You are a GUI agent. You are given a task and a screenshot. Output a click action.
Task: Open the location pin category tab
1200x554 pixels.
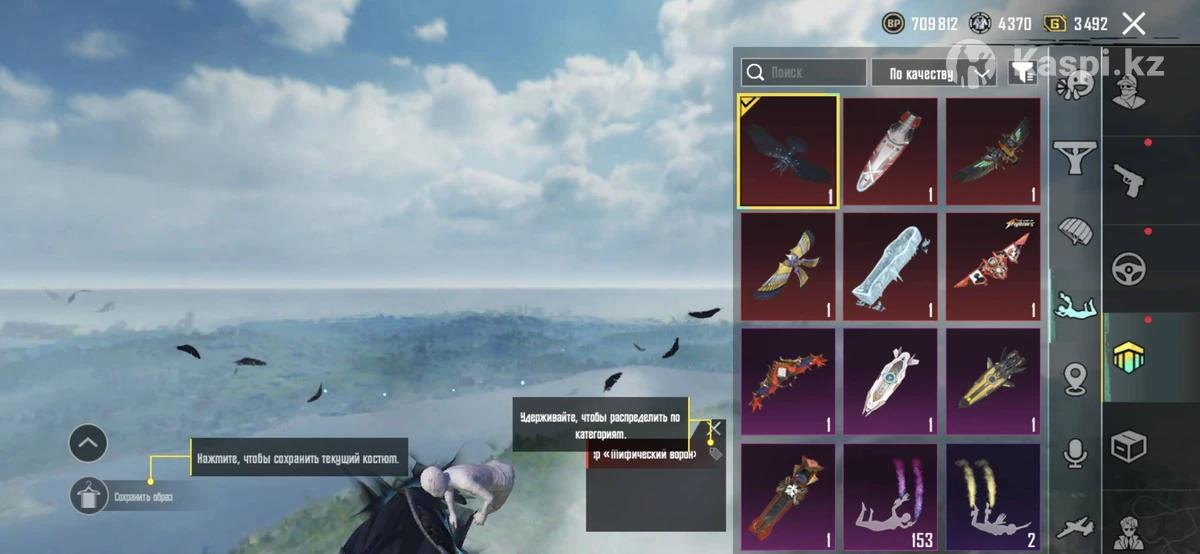[x=1075, y=378]
